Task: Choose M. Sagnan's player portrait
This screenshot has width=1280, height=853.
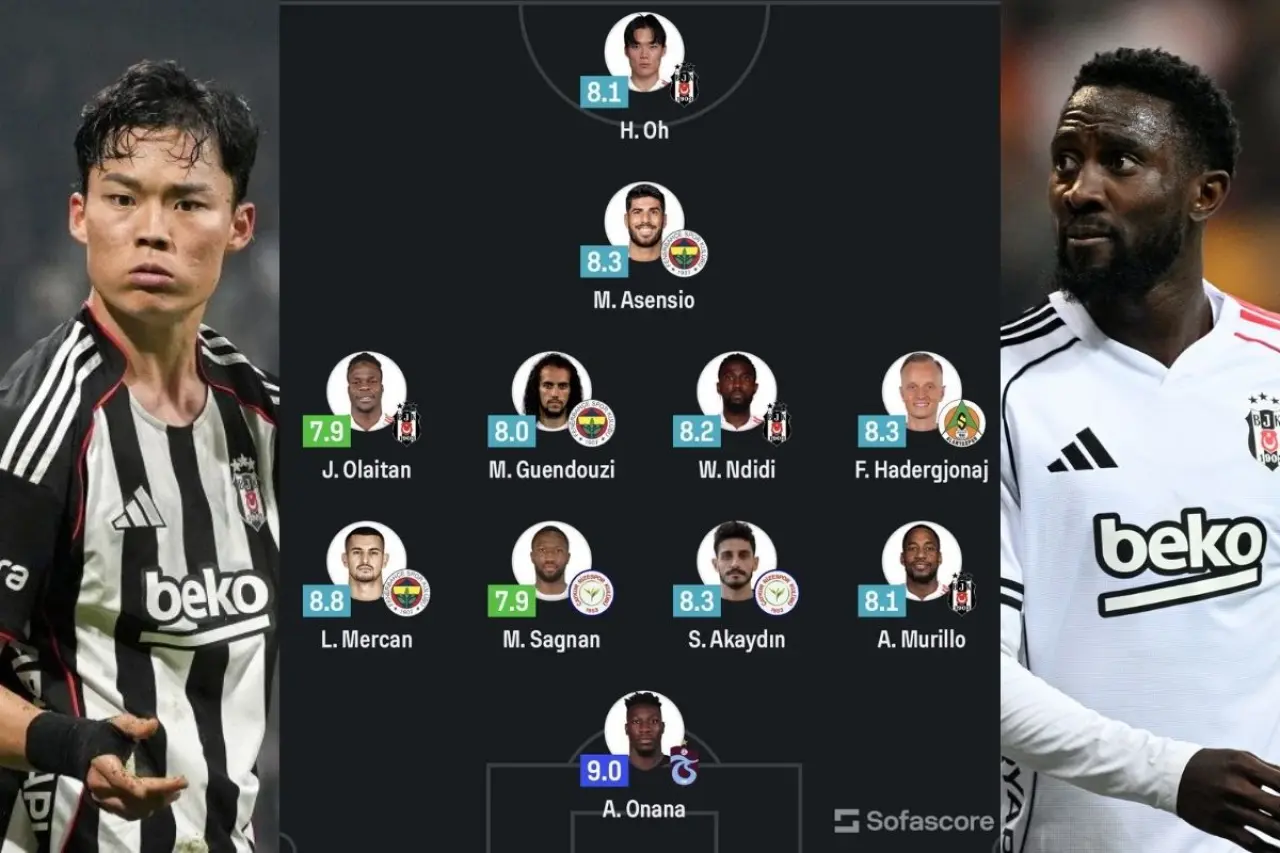Action: coord(551,560)
